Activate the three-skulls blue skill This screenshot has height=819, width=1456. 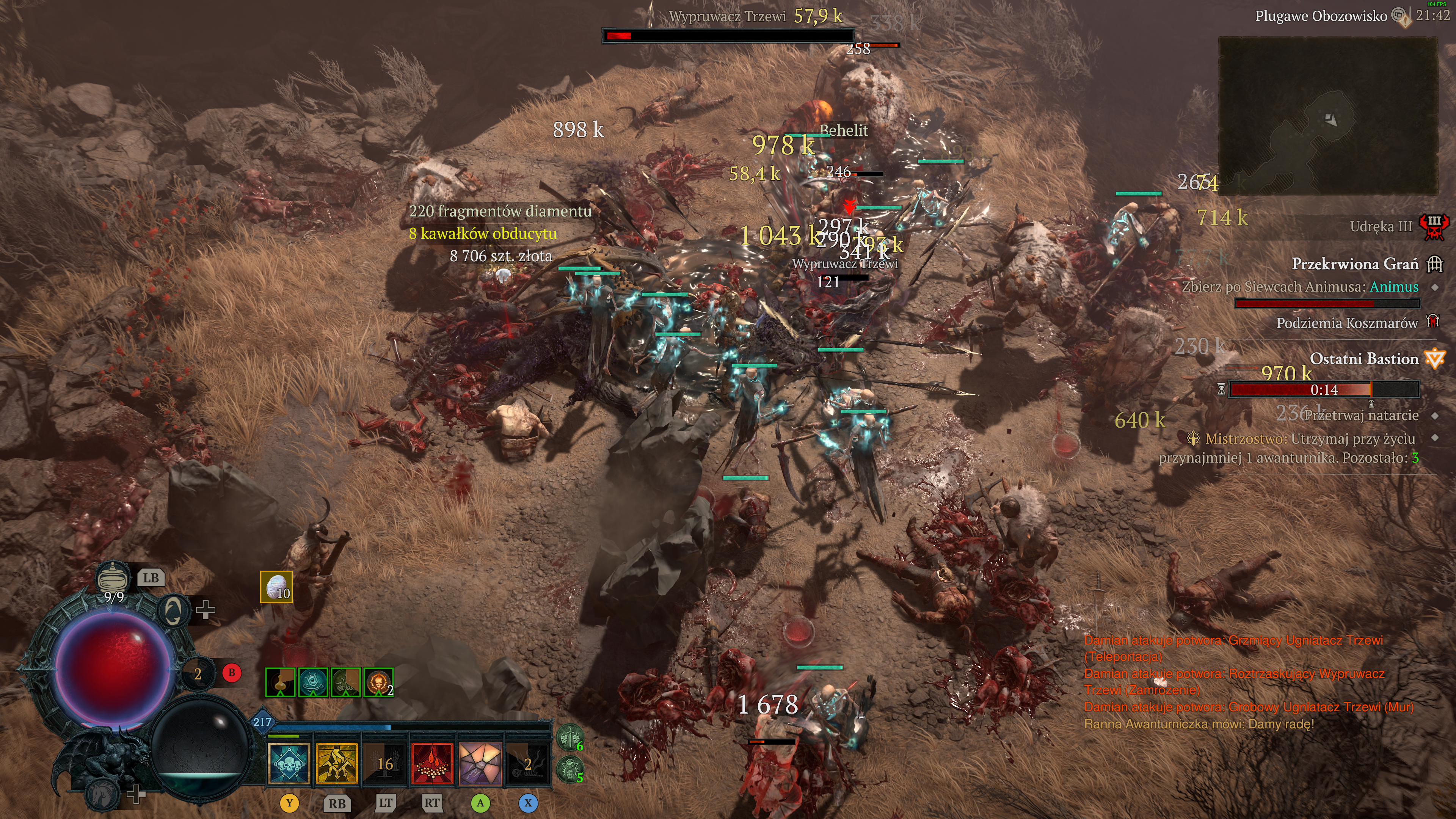coord(289,764)
